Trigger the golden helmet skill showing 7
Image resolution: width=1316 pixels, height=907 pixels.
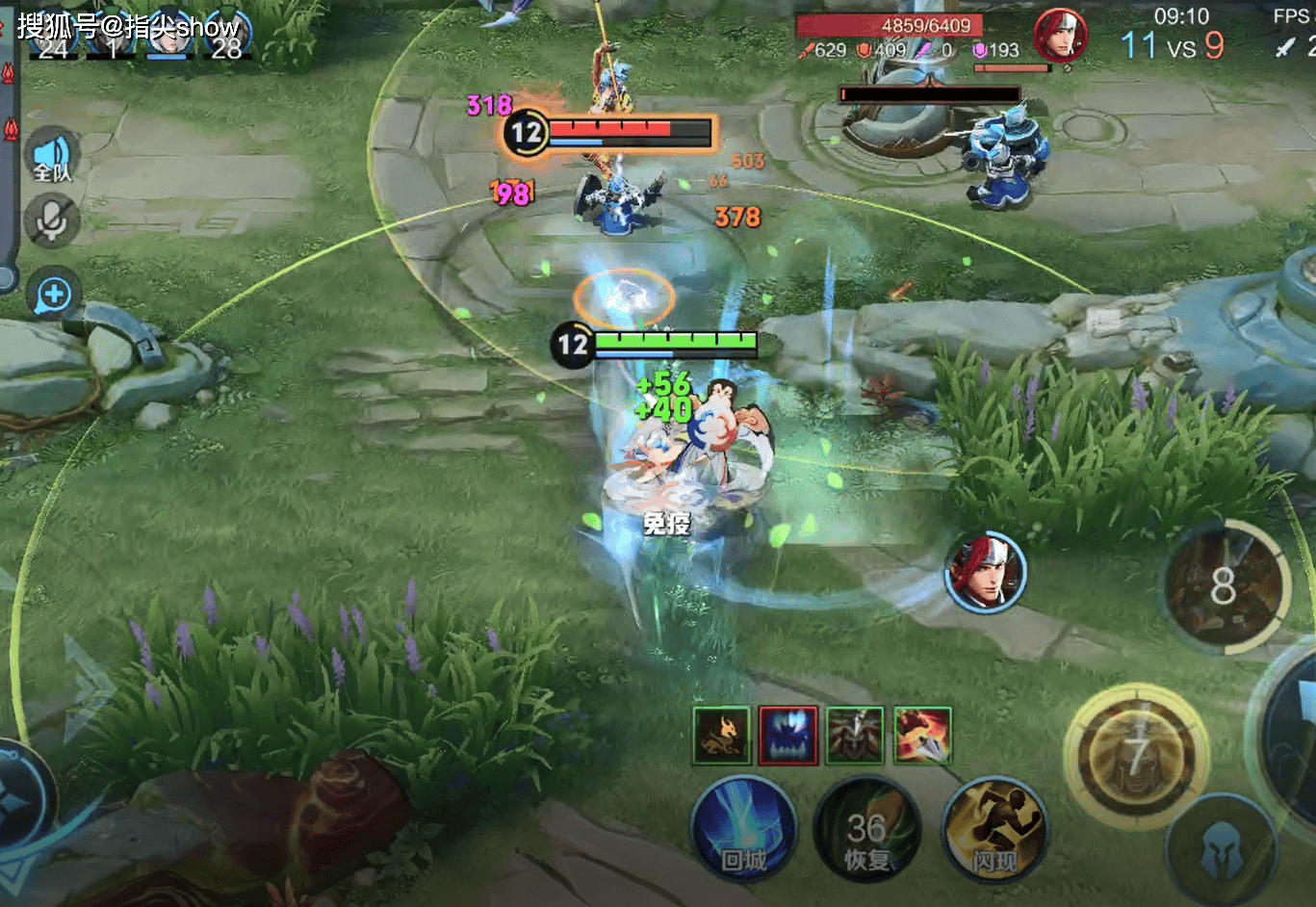tap(1137, 757)
